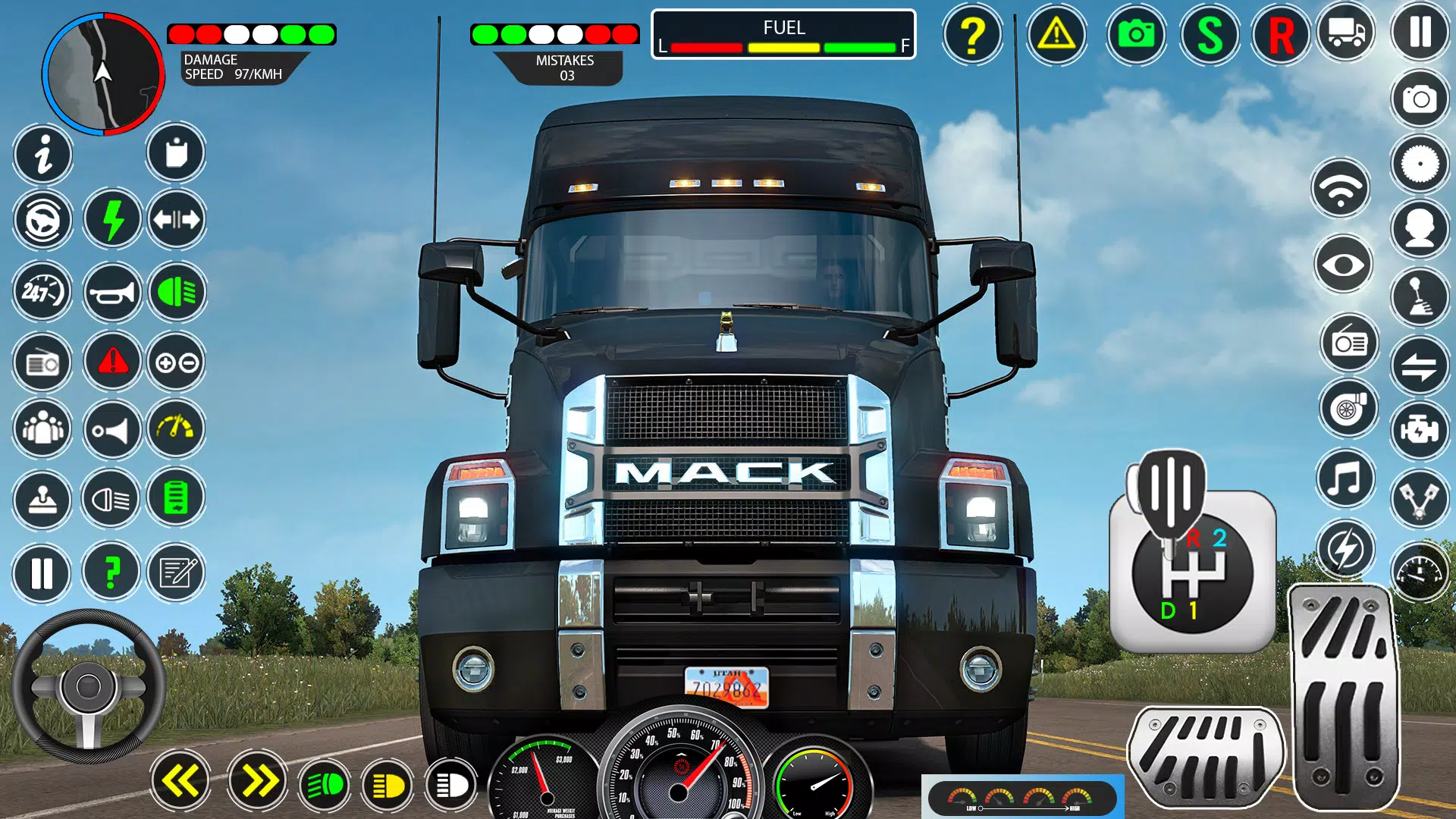Click the steering wheel control
This screenshot has width=1456, height=819.
click(89, 687)
